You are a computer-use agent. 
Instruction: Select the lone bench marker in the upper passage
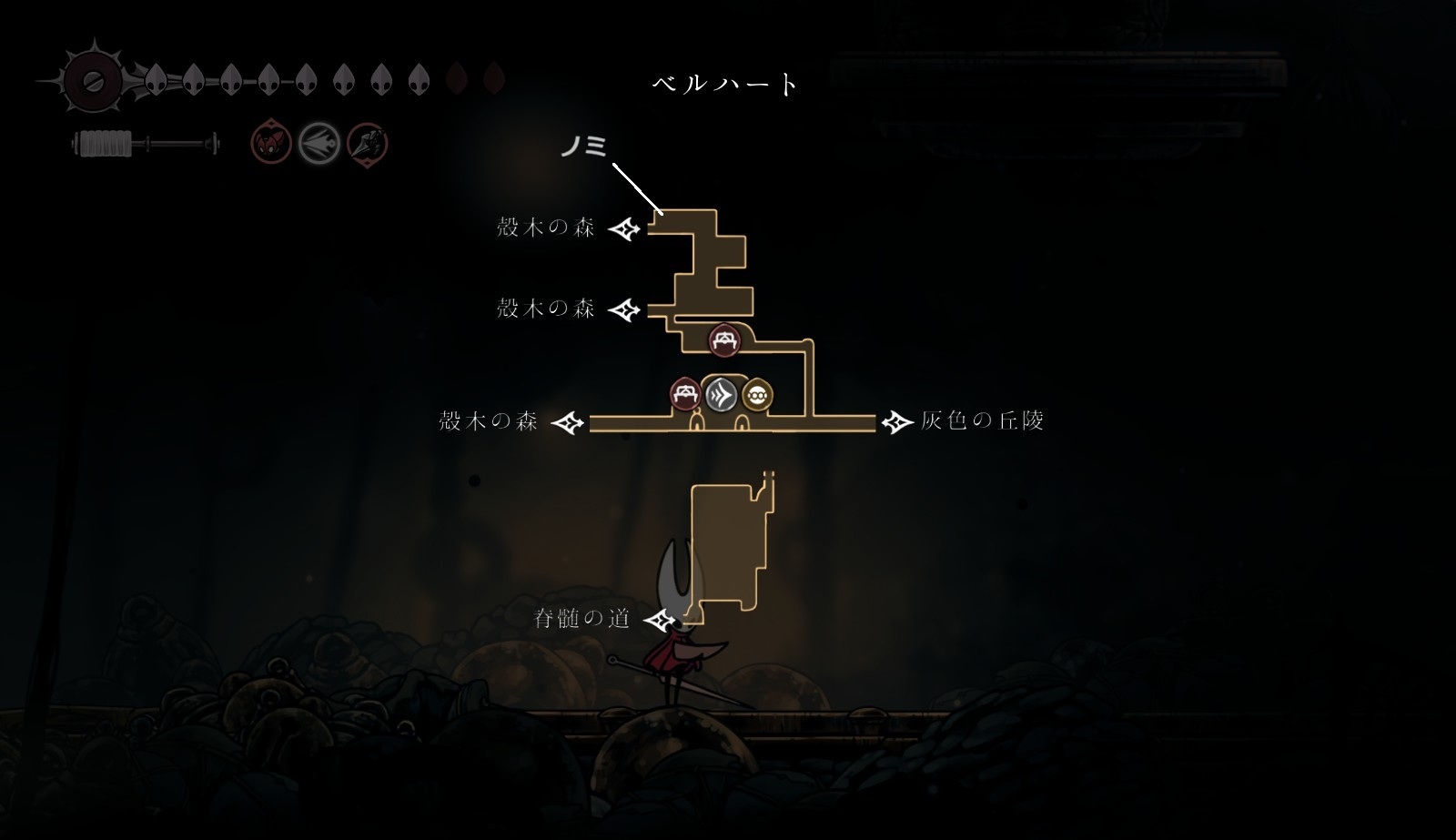(724, 340)
